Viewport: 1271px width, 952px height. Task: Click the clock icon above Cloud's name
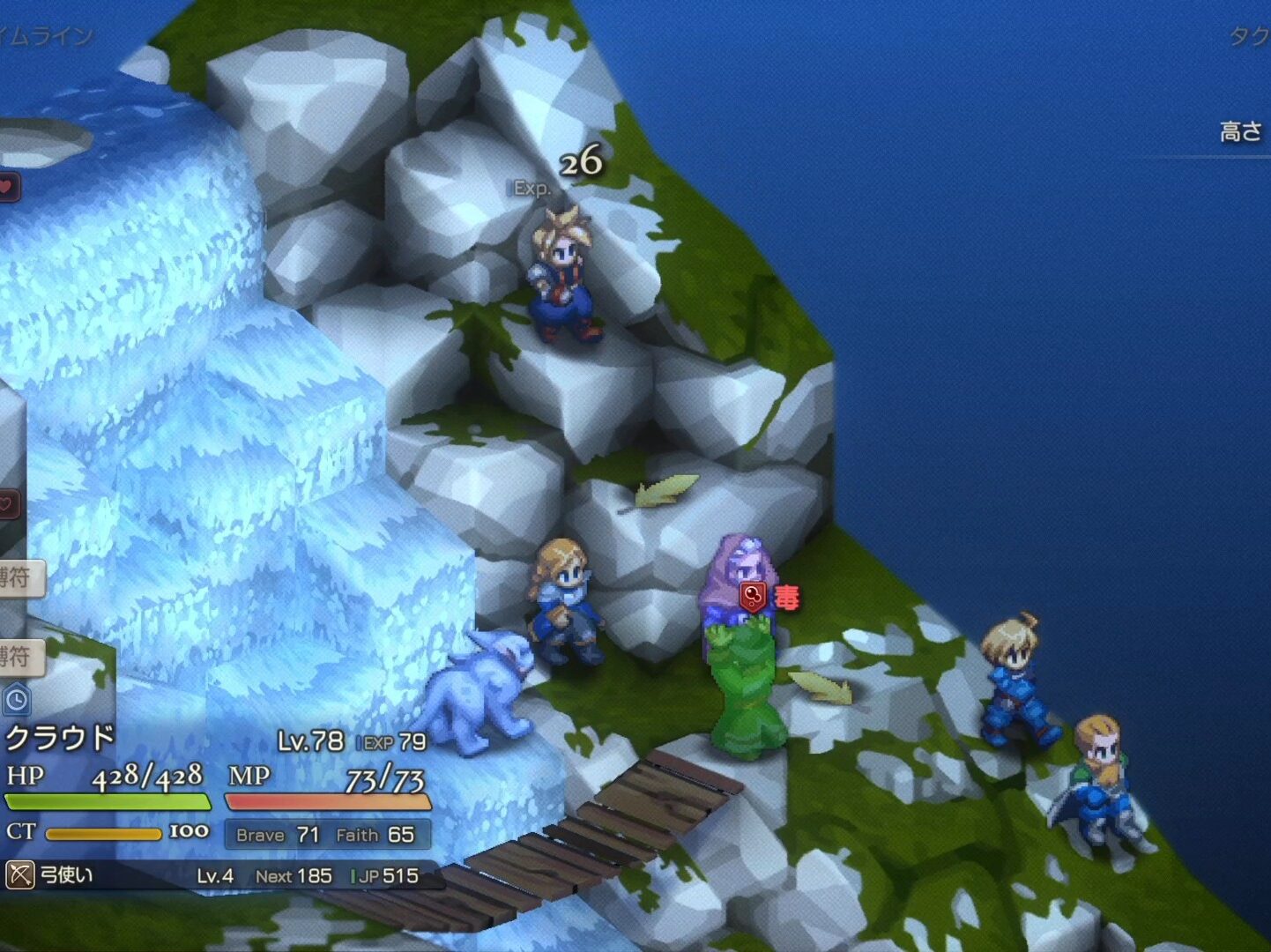(x=16, y=701)
